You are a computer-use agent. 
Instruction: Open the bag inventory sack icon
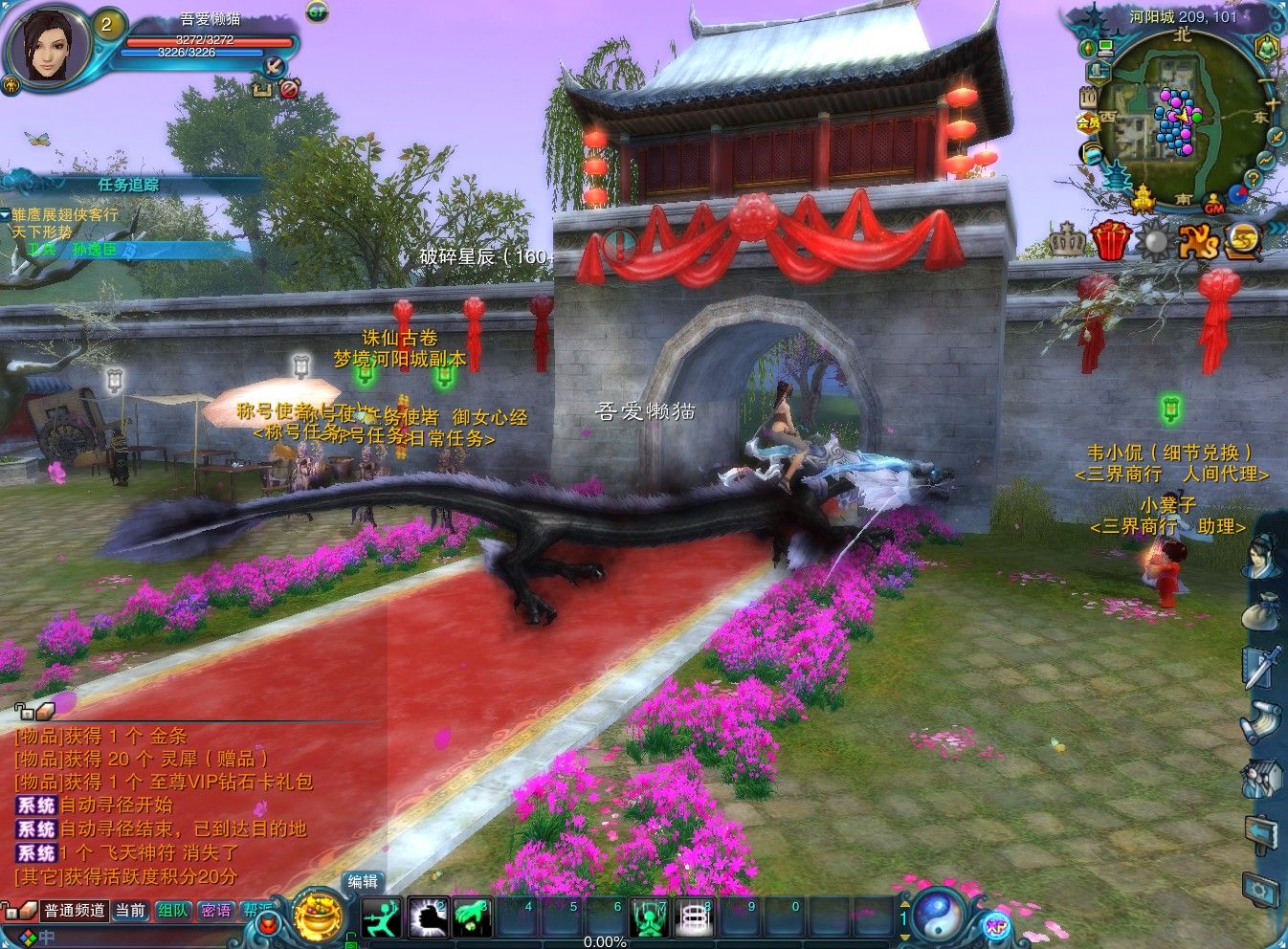coord(1259,610)
